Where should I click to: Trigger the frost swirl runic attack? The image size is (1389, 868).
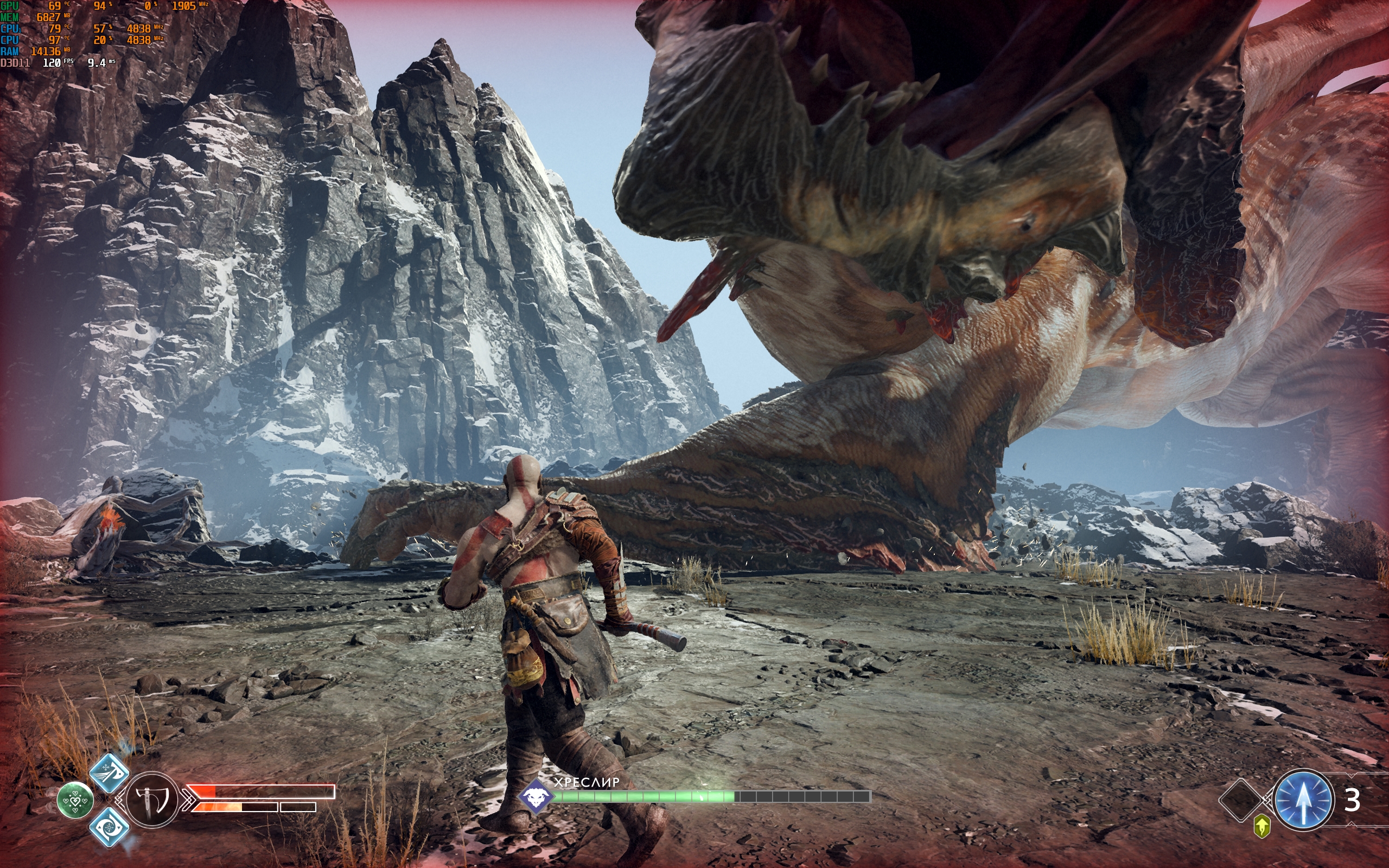[109, 827]
